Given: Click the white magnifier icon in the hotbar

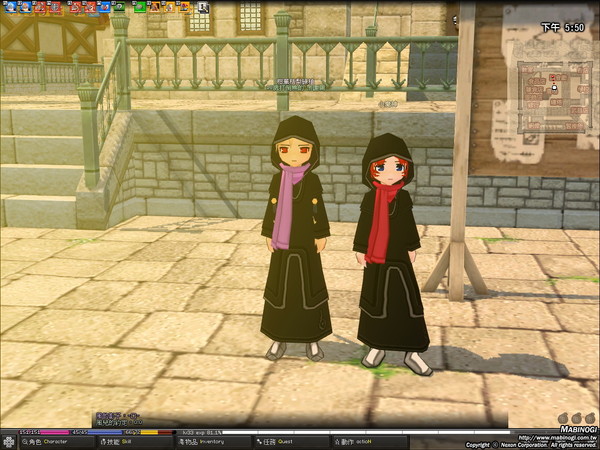Looking at the screenshot, I should pos(203,7).
